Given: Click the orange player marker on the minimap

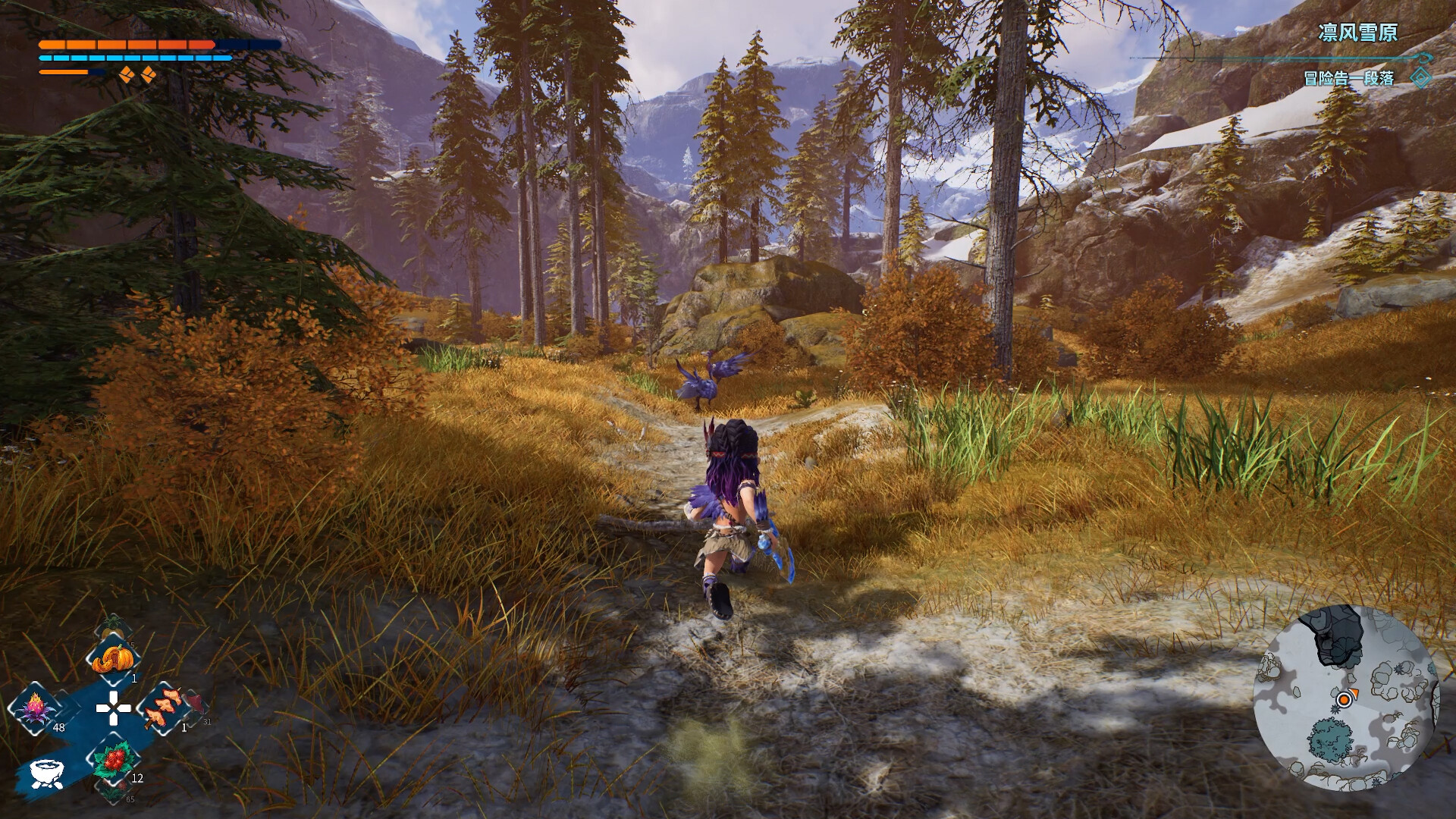Looking at the screenshot, I should tap(1345, 700).
